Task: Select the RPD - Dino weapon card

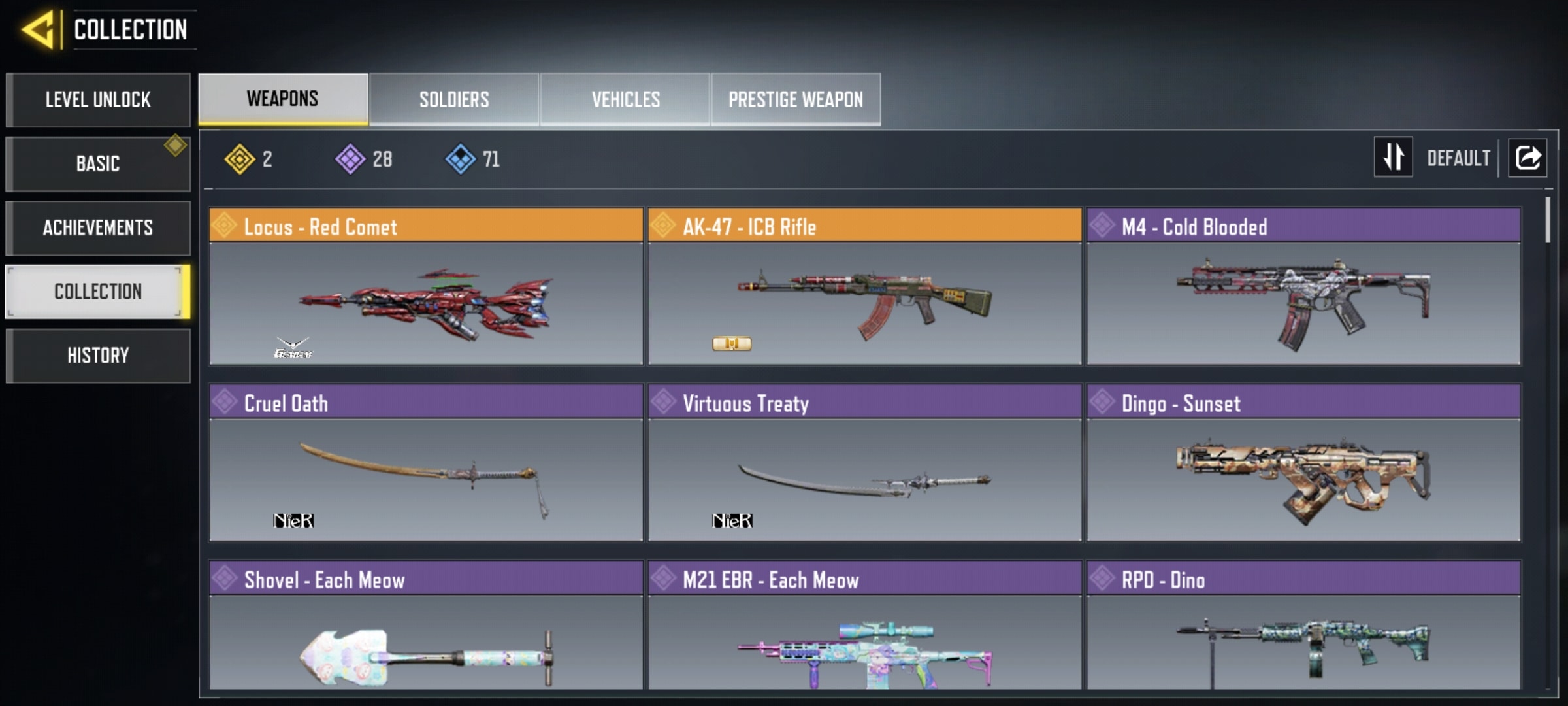Action: [1303, 626]
